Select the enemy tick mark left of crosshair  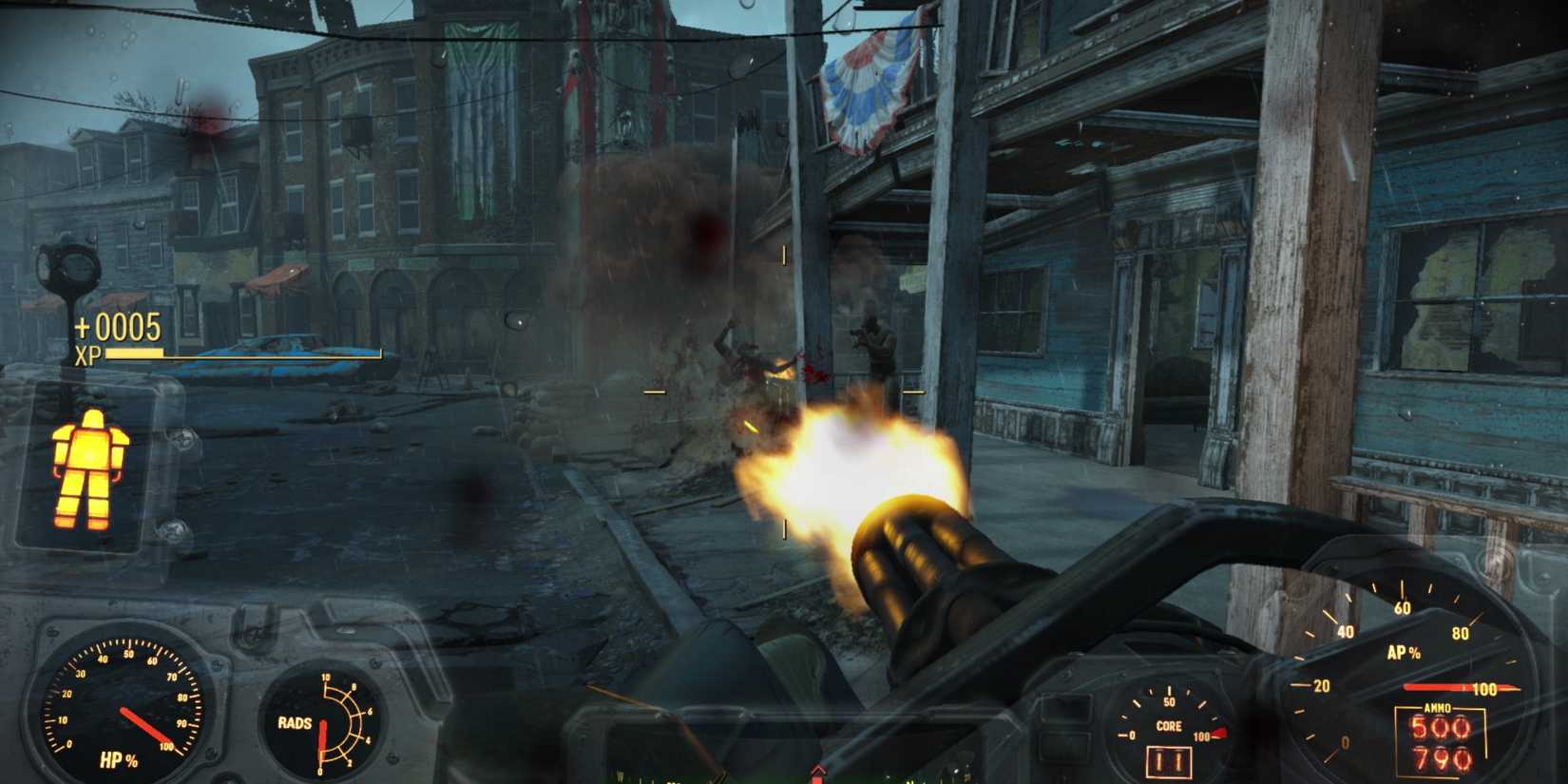pyautogui.click(x=652, y=389)
